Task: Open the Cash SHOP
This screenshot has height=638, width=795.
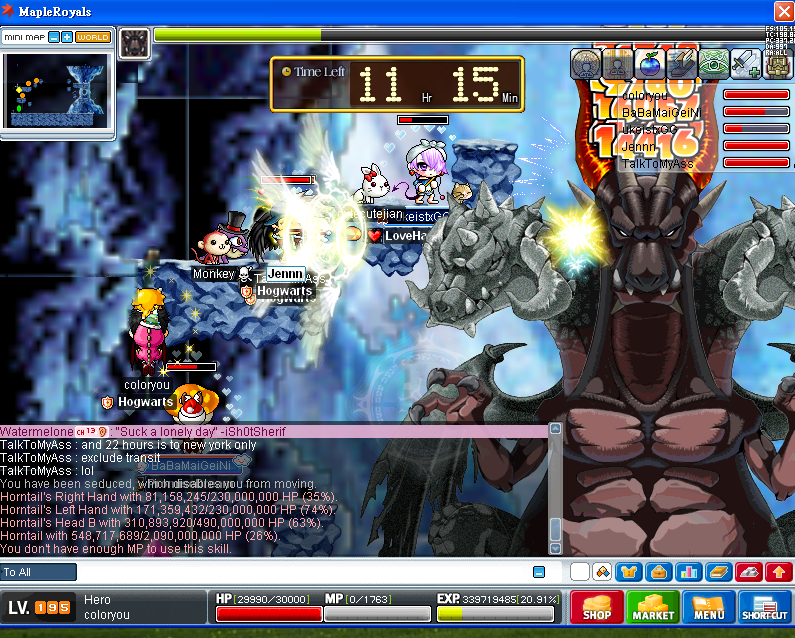Action: tap(596, 607)
